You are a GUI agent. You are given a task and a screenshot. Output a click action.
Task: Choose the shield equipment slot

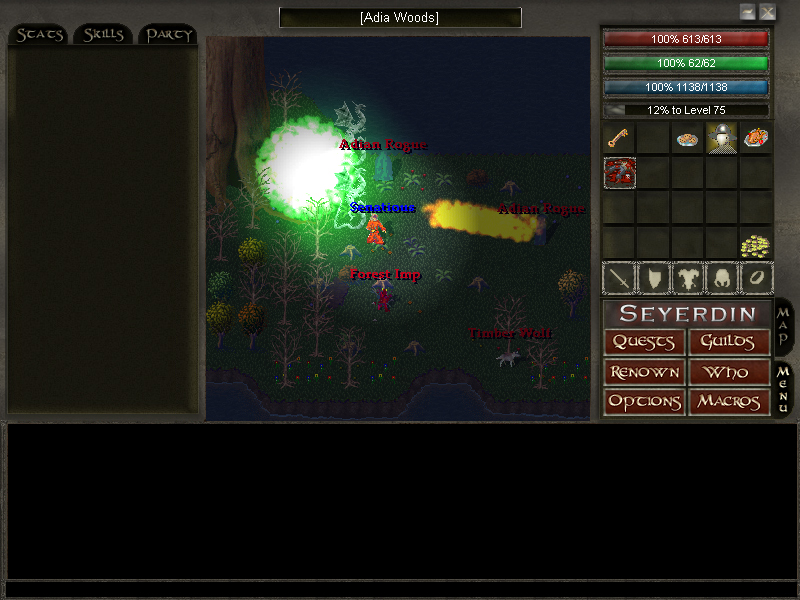(x=653, y=277)
